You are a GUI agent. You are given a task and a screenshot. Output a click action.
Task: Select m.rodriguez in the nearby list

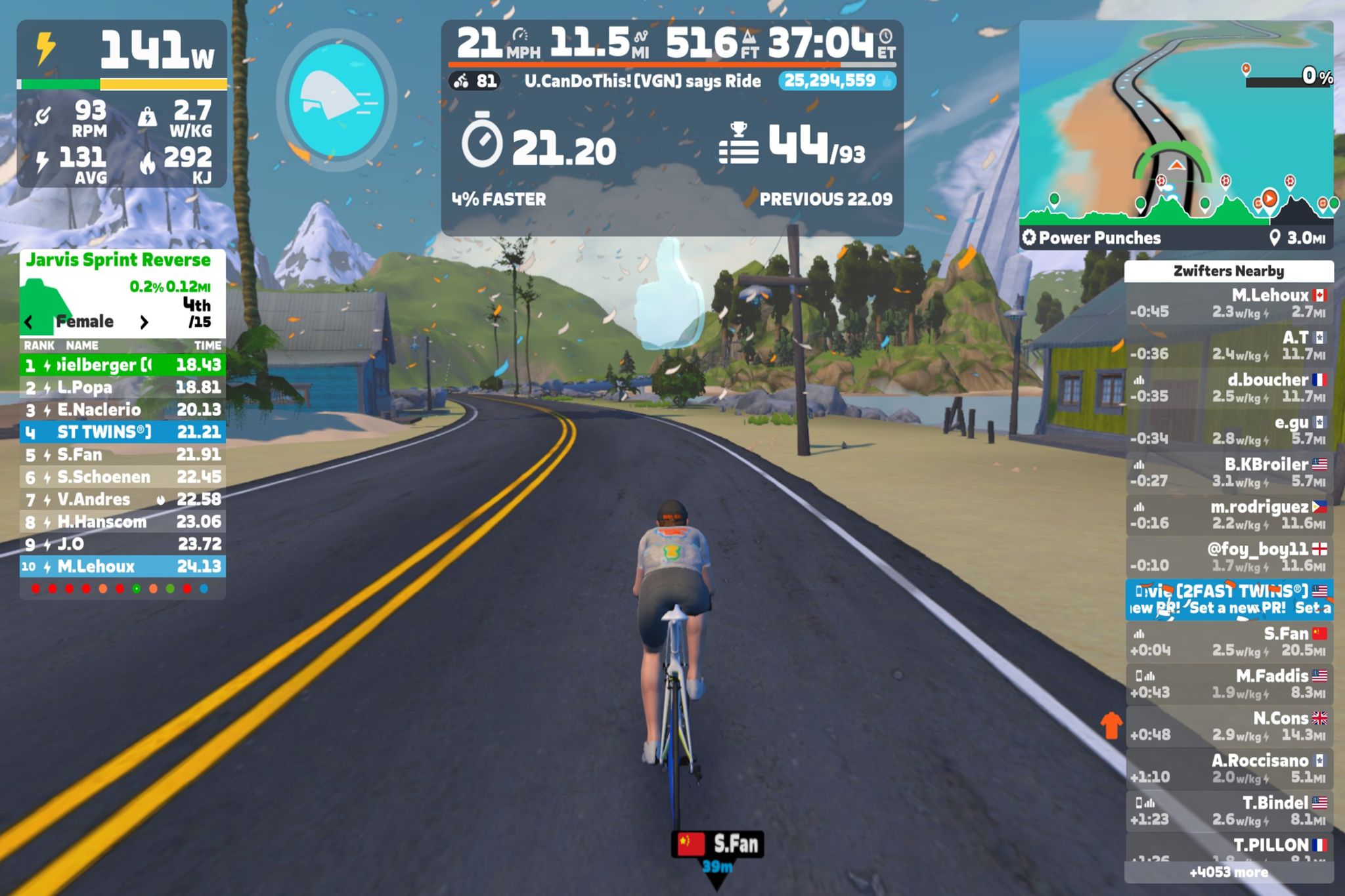coord(1228,515)
